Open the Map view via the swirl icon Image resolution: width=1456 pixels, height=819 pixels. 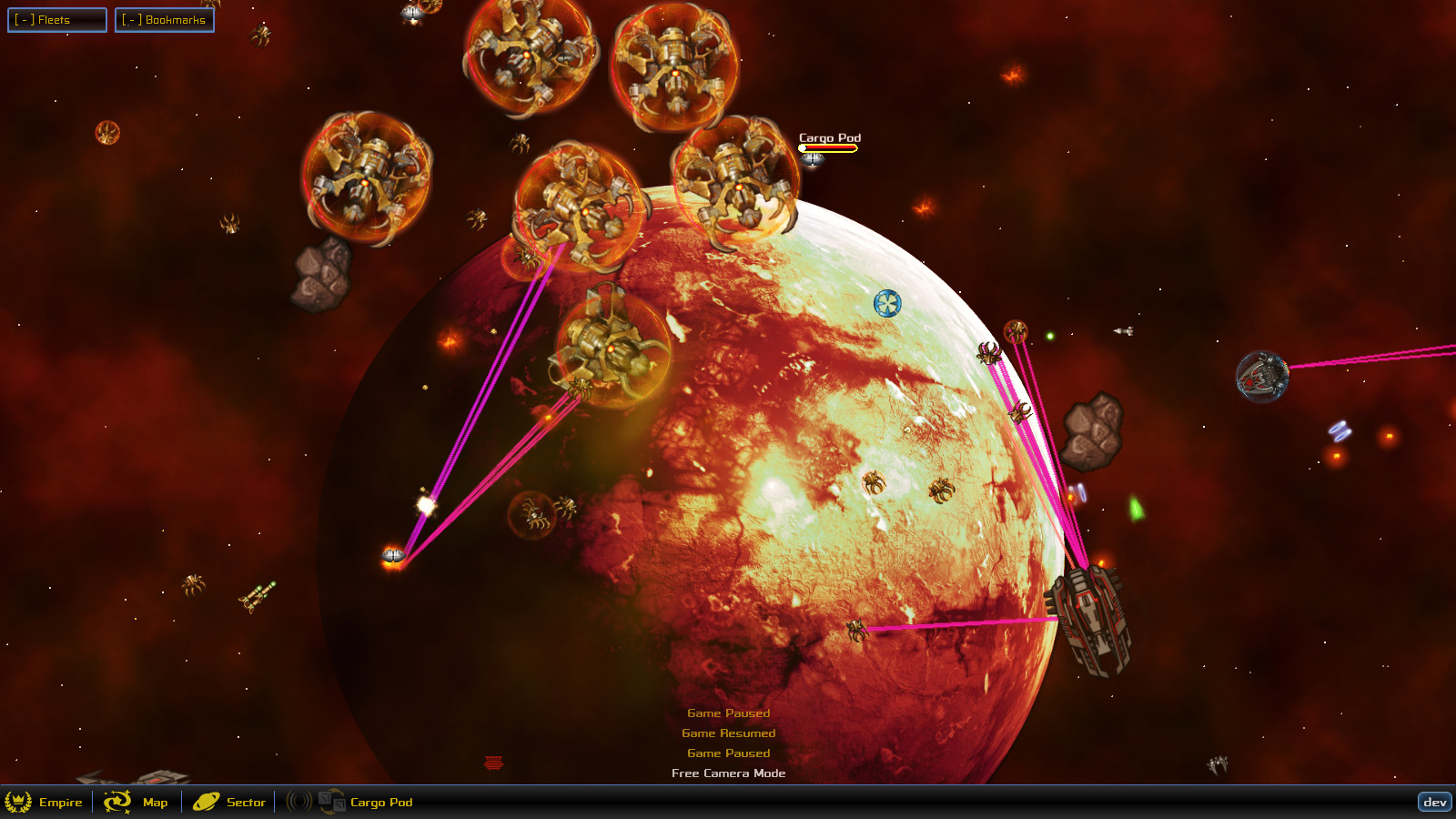pos(119,803)
